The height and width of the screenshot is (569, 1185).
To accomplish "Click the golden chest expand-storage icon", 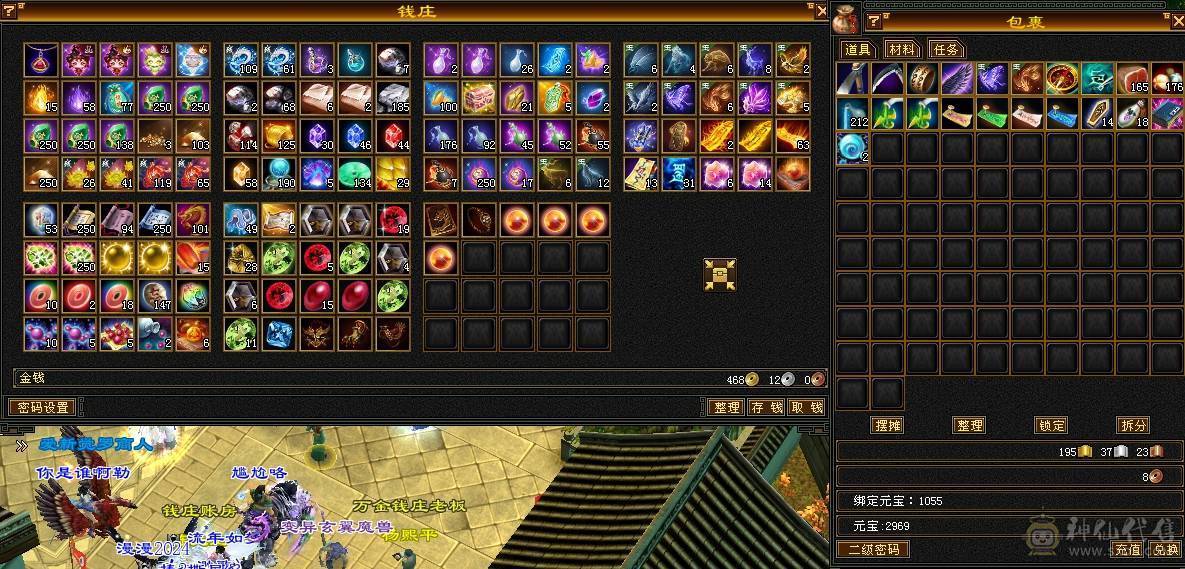I will (x=719, y=274).
